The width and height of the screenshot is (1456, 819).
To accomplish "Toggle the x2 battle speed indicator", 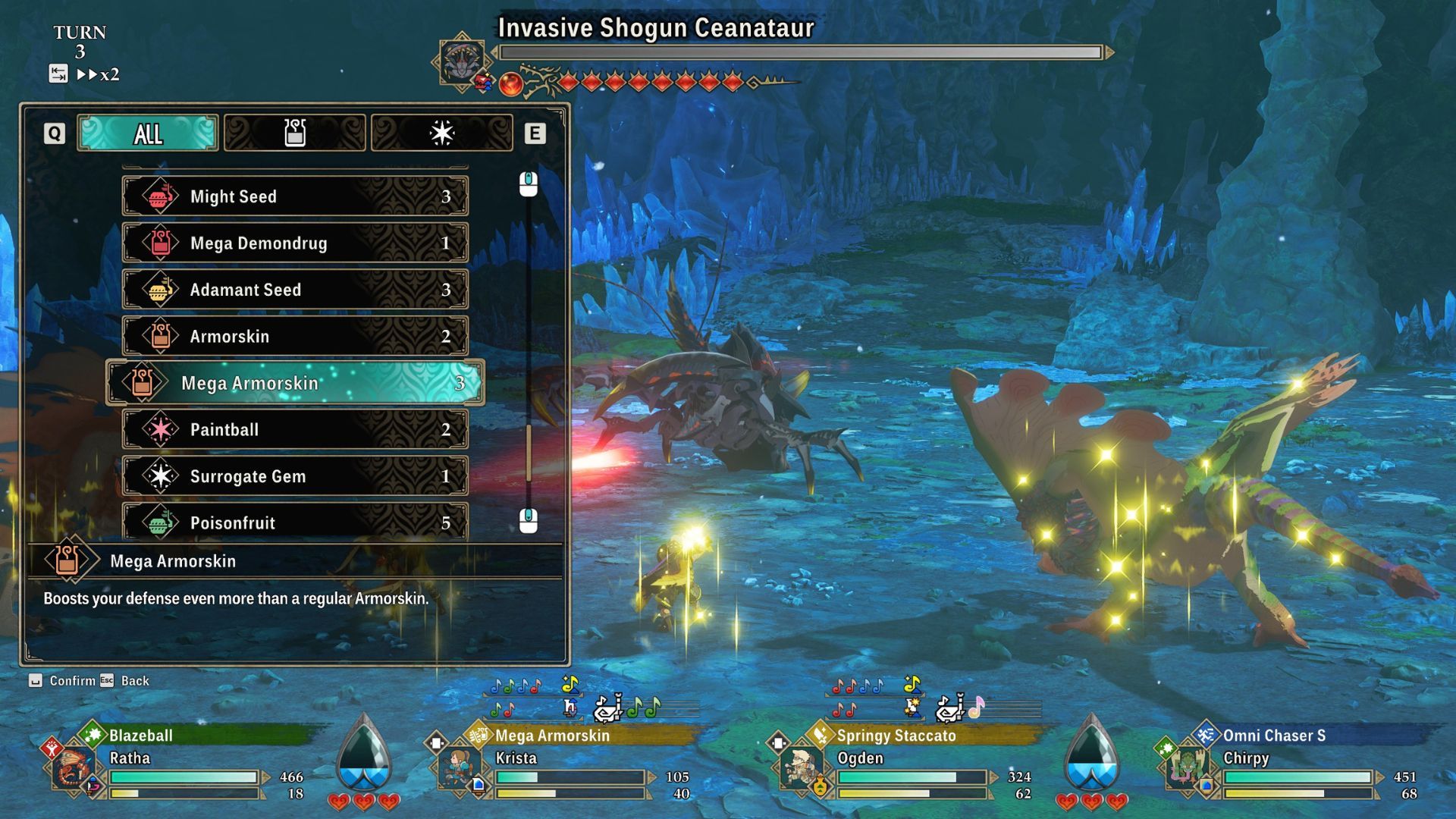I will click(99, 74).
